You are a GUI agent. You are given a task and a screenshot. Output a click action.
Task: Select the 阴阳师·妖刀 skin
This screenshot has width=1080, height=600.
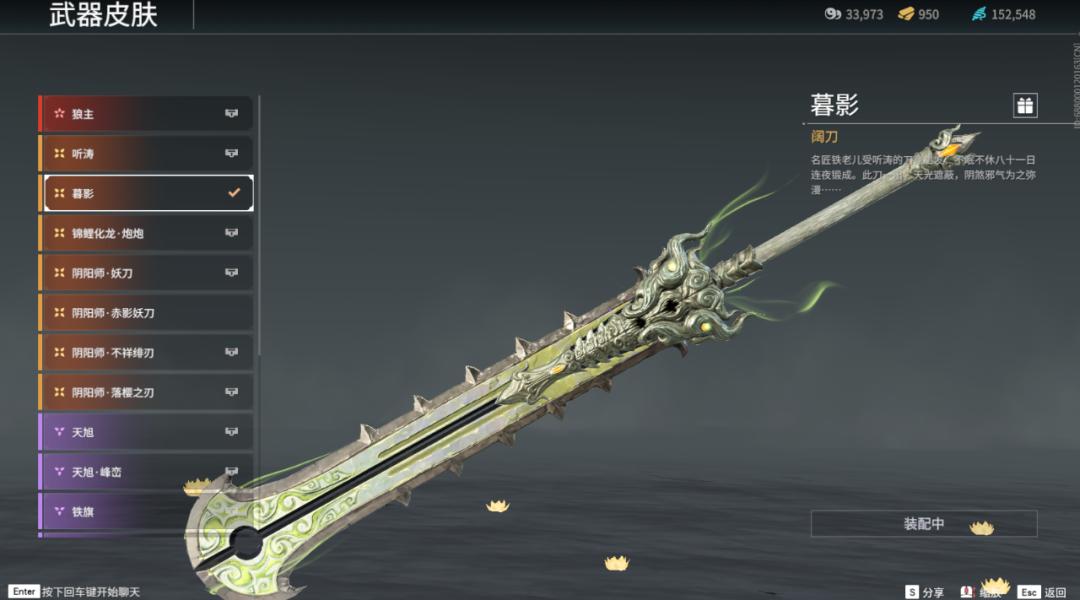click(146, 273)
